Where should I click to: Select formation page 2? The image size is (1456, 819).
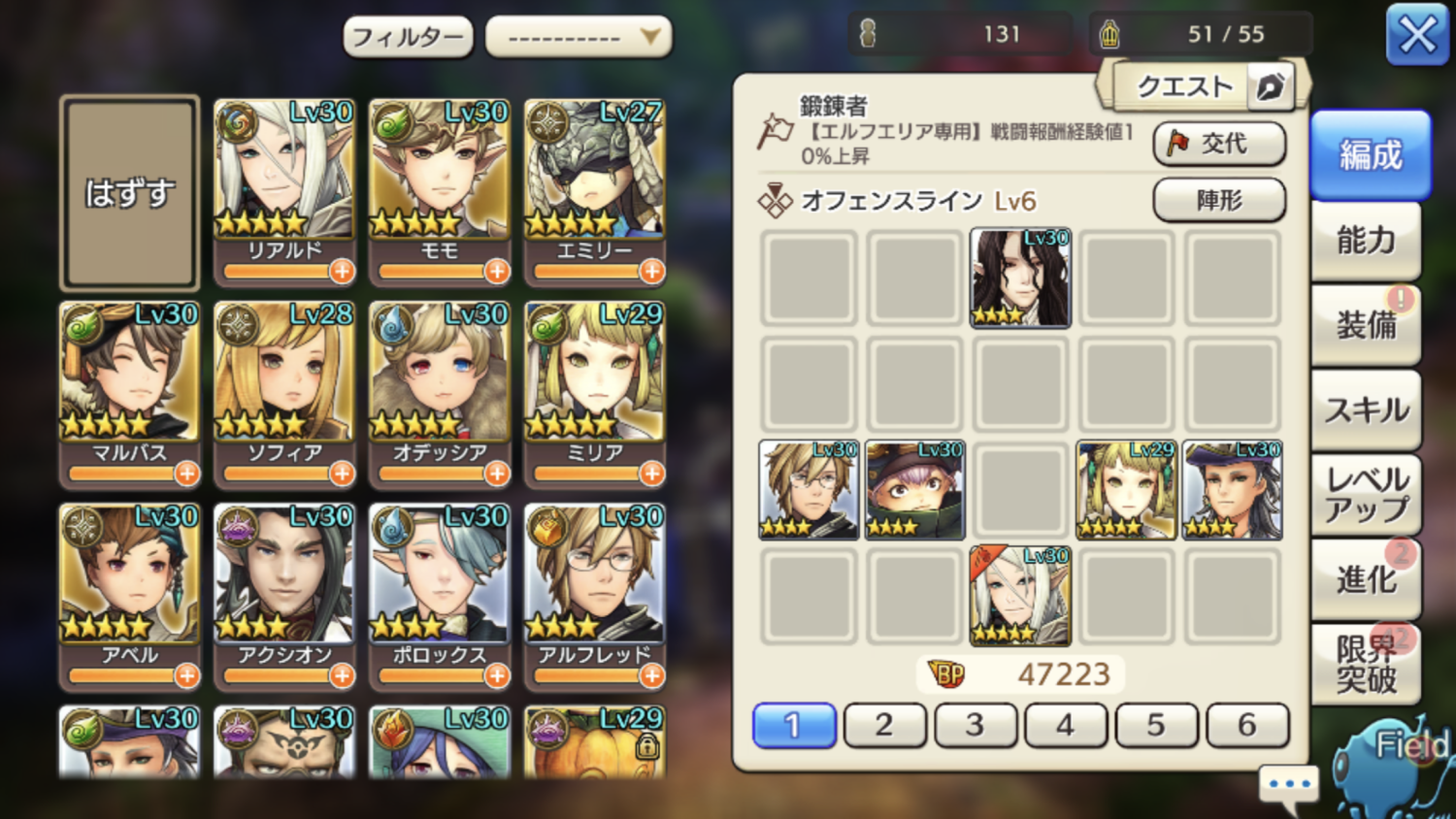click(x=884, y=725)
